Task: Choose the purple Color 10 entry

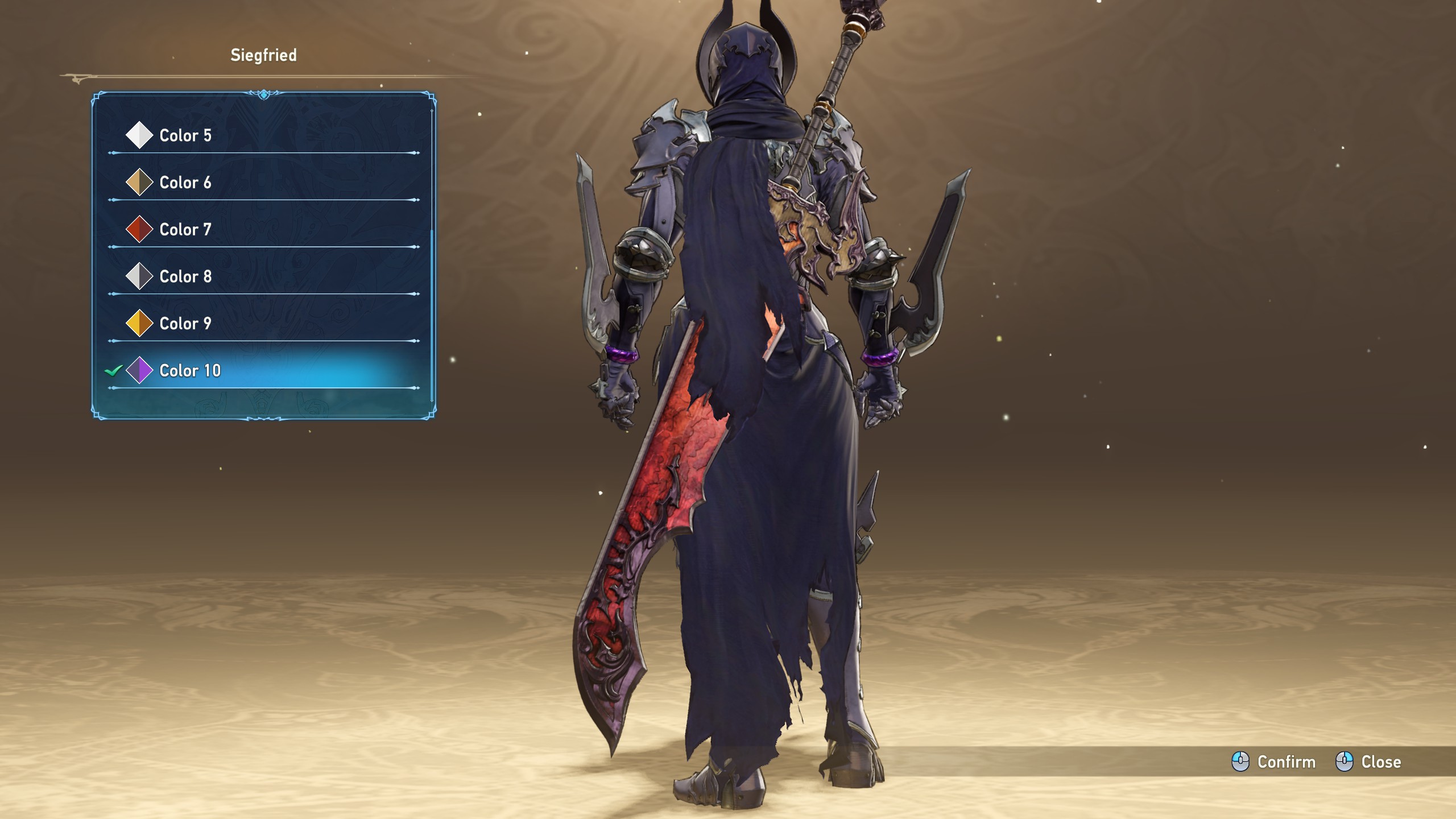Action: tap(190, 371)
